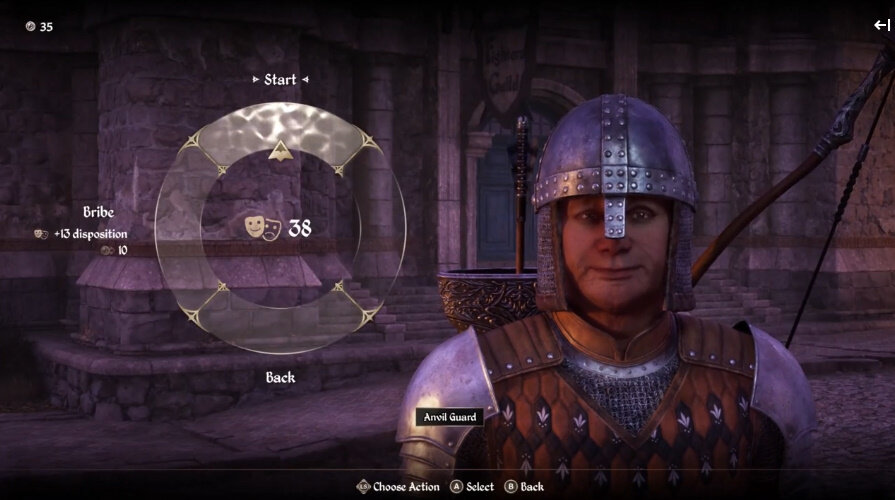Choose the Back option below the wheel
Viewport: 895px width, 500px height.
click(280, 377)
